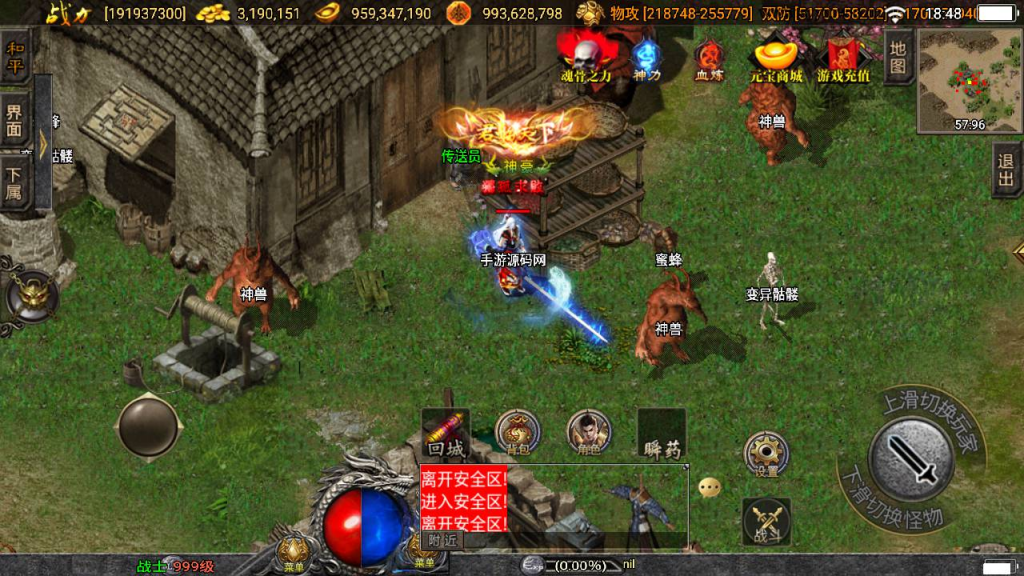Use the 瞬药 instant potion slot
This screenshot has width=1024, height=576.
(661, 433)
